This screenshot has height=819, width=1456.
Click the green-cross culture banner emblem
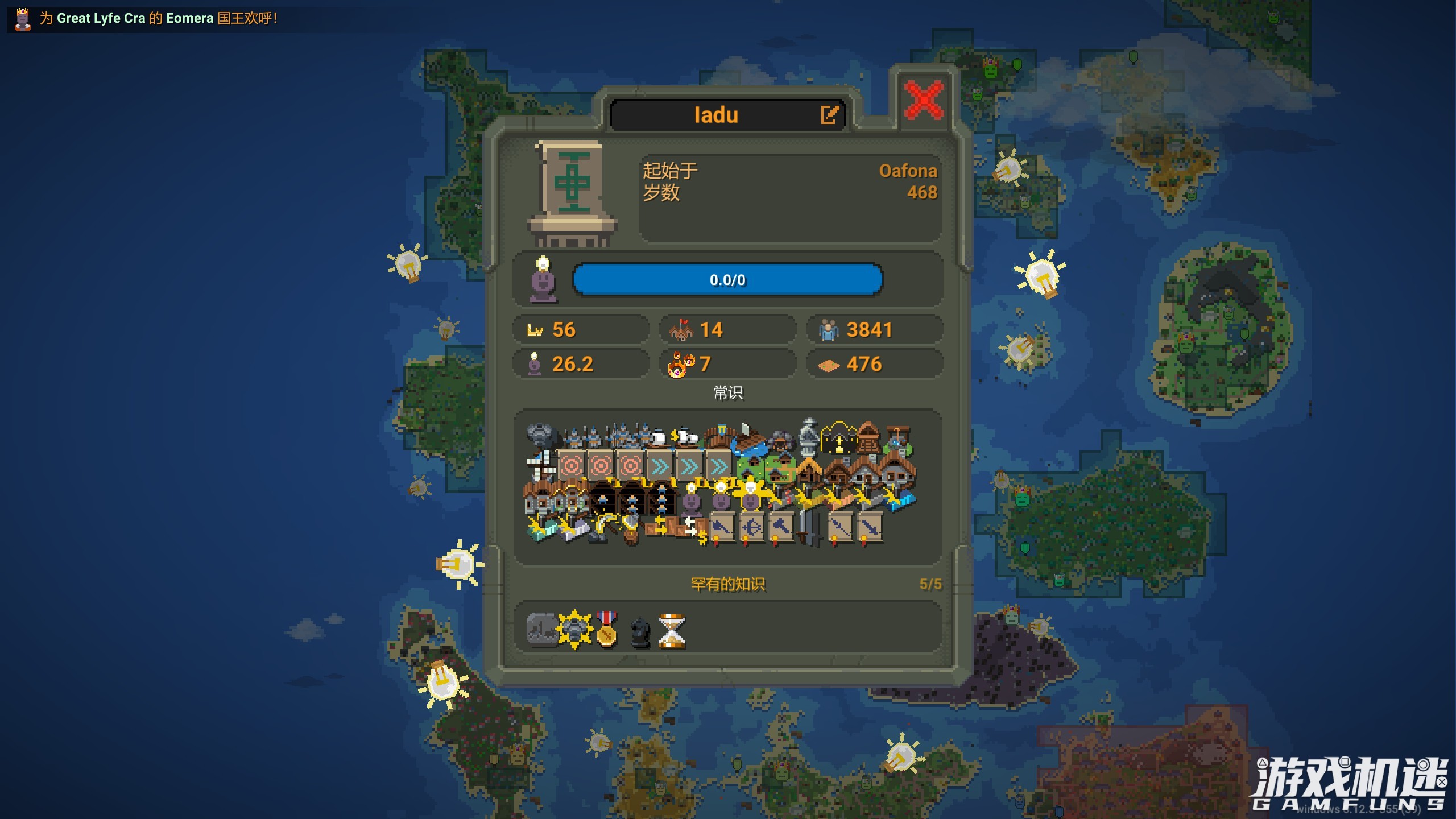click(x=572, y=183)
